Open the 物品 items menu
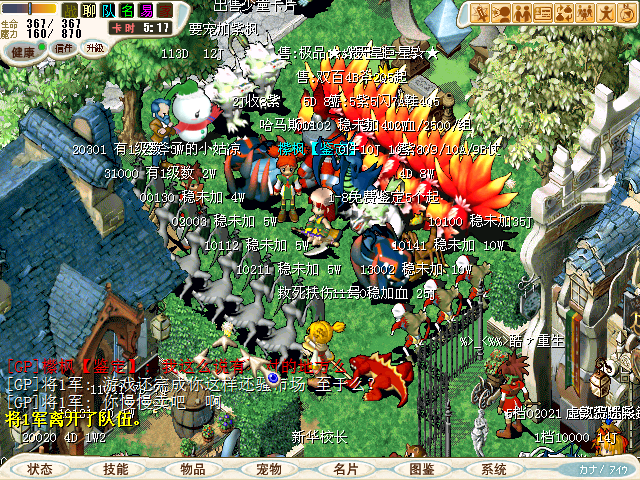Screen dimensions: 640x480 click(x=193, y=469)
